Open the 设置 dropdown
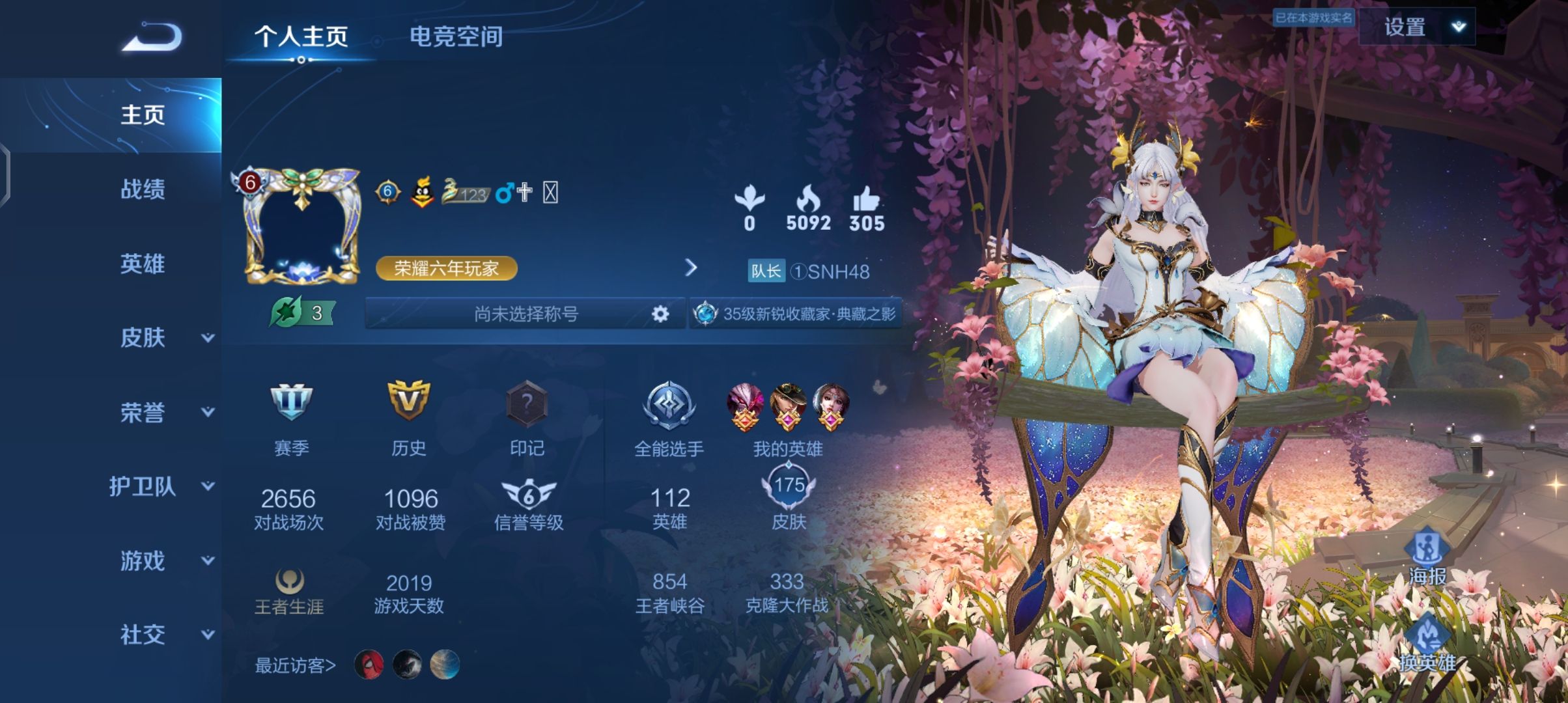The height and width of the screenshot is (703, 1568). (x=1418, y=27)
